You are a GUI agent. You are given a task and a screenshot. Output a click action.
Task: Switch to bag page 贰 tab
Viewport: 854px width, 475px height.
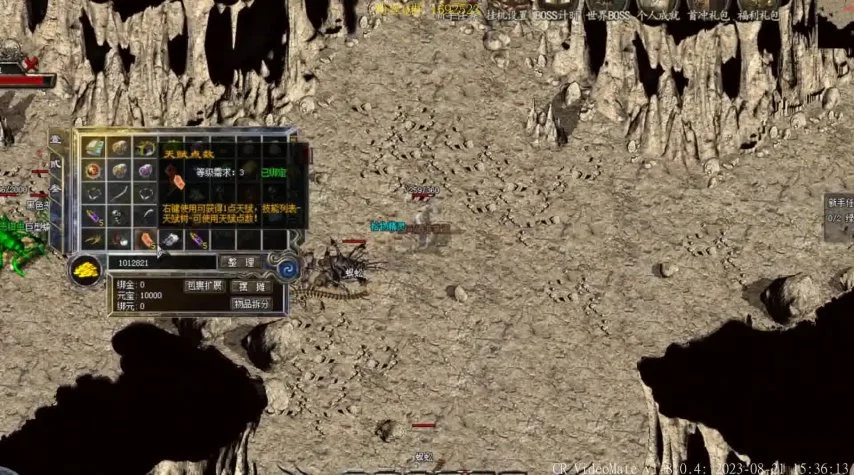[x=55, y=166]
